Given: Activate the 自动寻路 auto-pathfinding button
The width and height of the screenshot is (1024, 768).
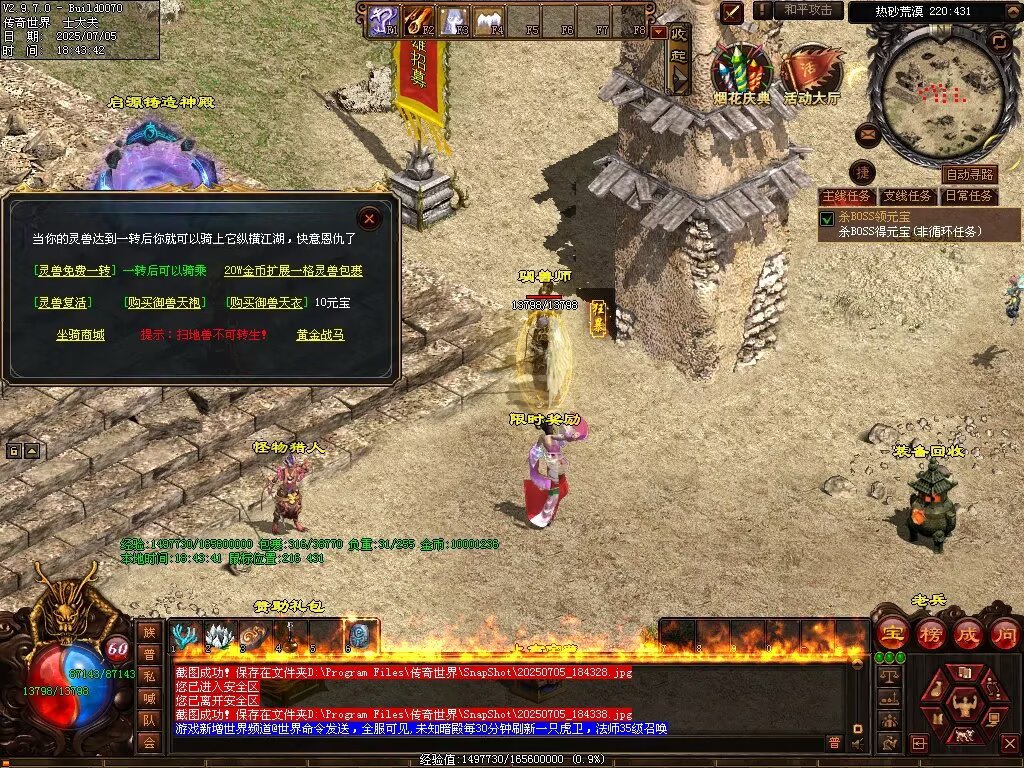Looking at the screenshot, I should pos(969,175).
